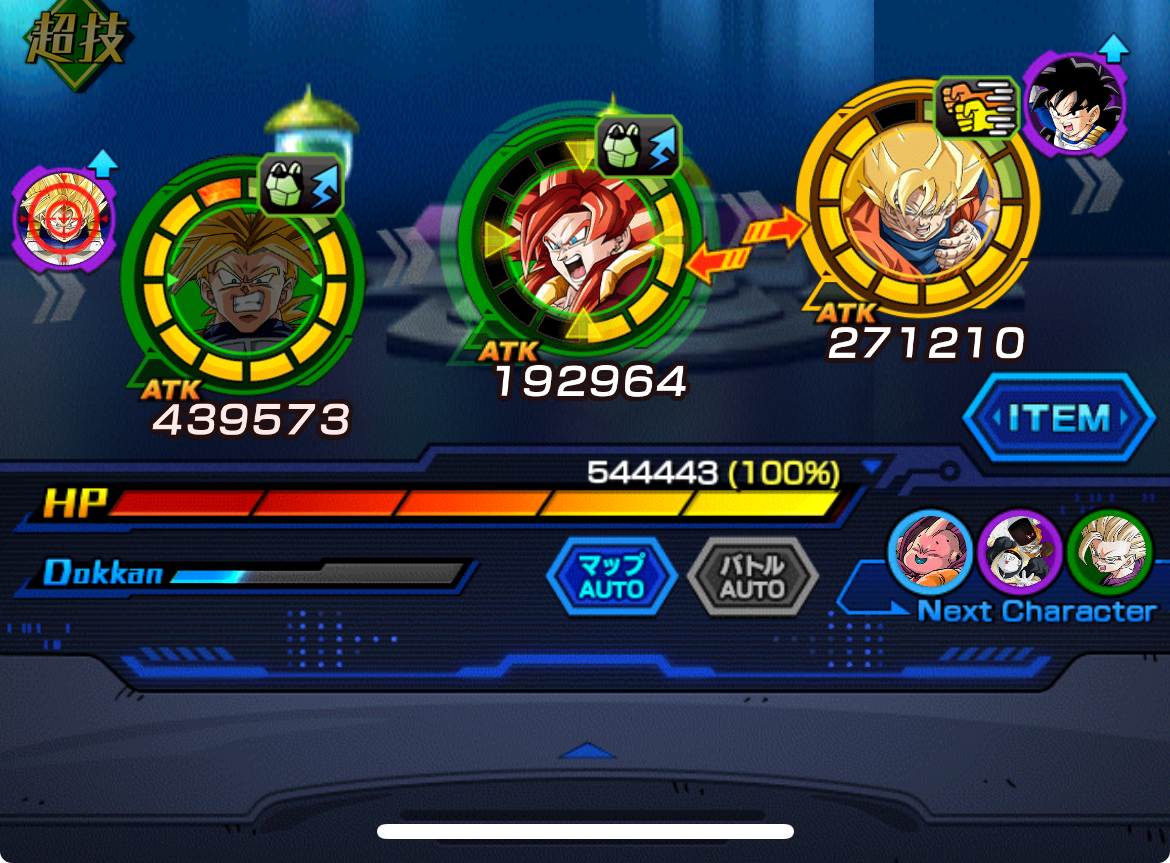View the black-and-white middle next character icon
1170x863 pixels.
1019,552
